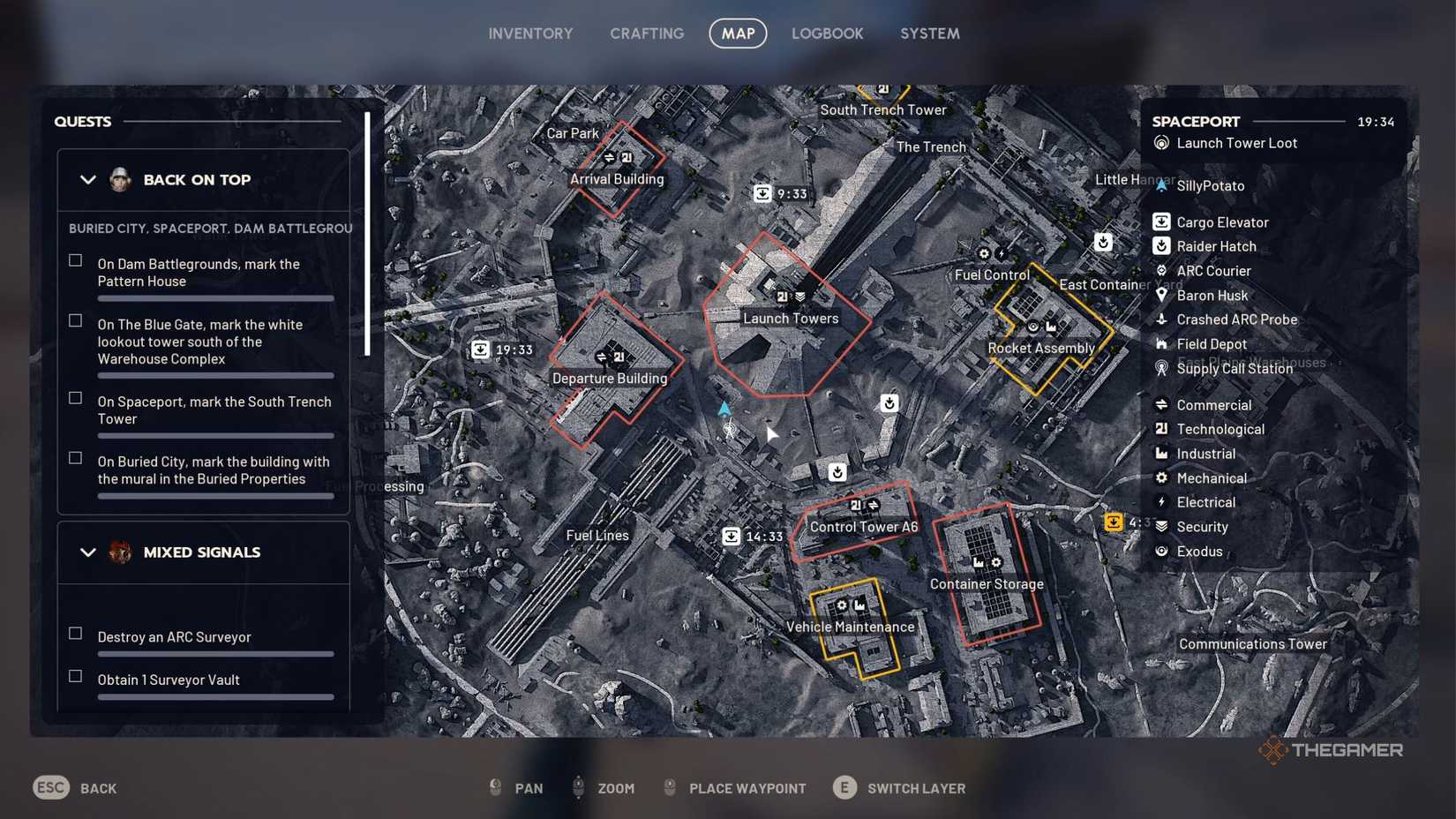Switch to the LOGBOOK tab
Viewport: 1456px width, 819px height.
(827, 33)
